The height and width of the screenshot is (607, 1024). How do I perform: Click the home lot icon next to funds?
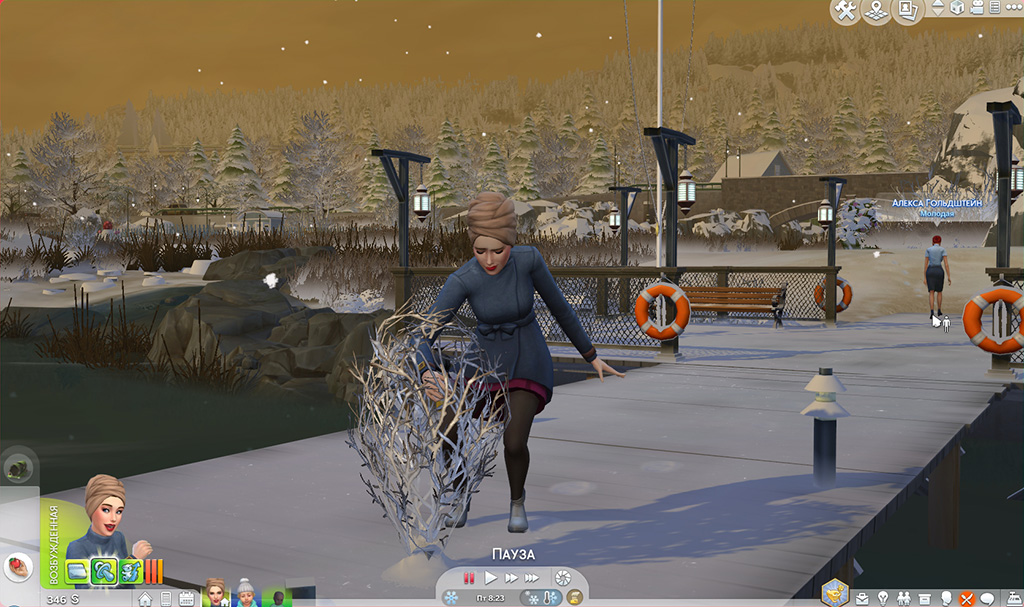[x=145, y=598]
